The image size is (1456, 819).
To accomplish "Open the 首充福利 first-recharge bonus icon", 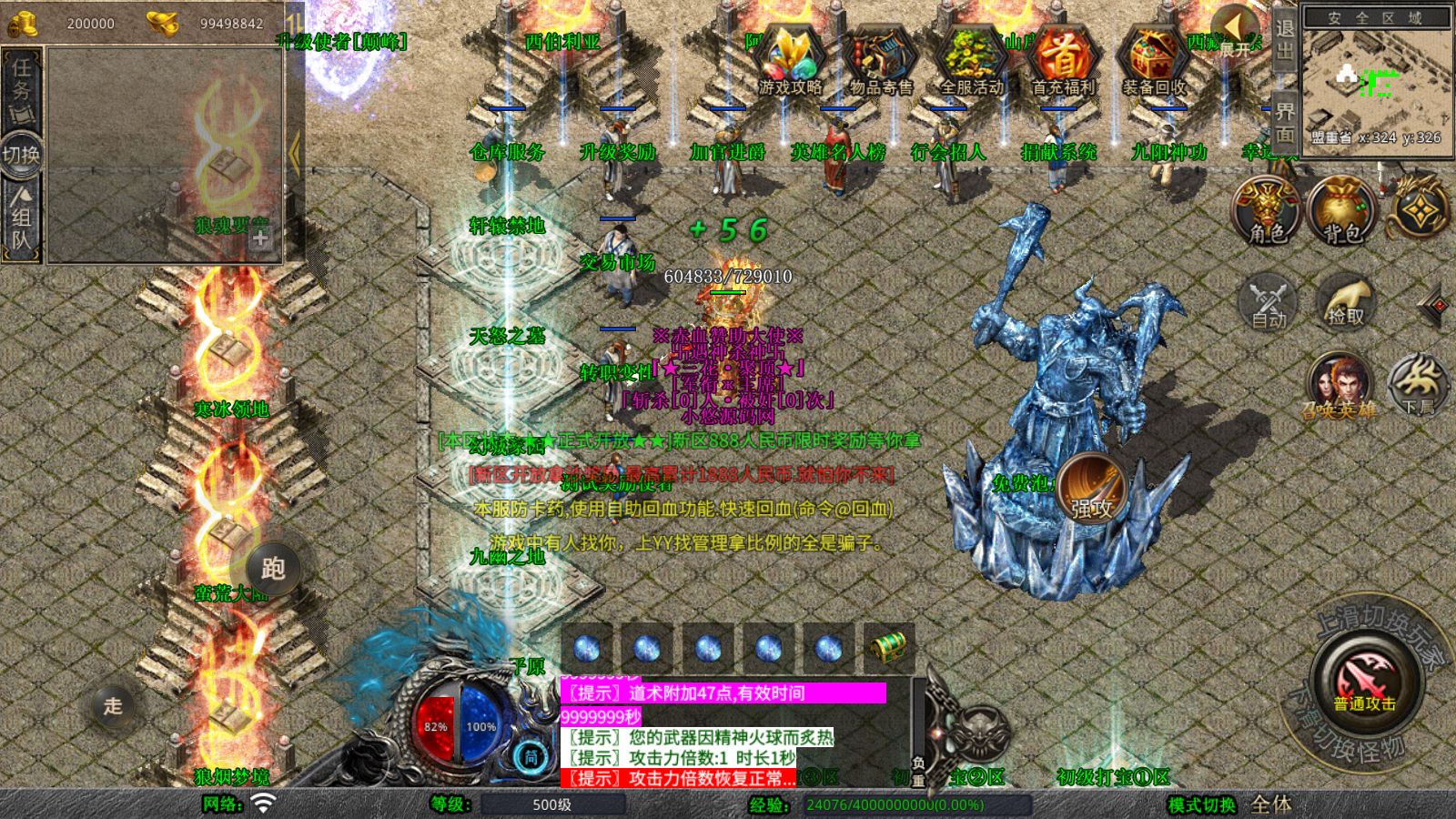I will [x=1063, y=62].
